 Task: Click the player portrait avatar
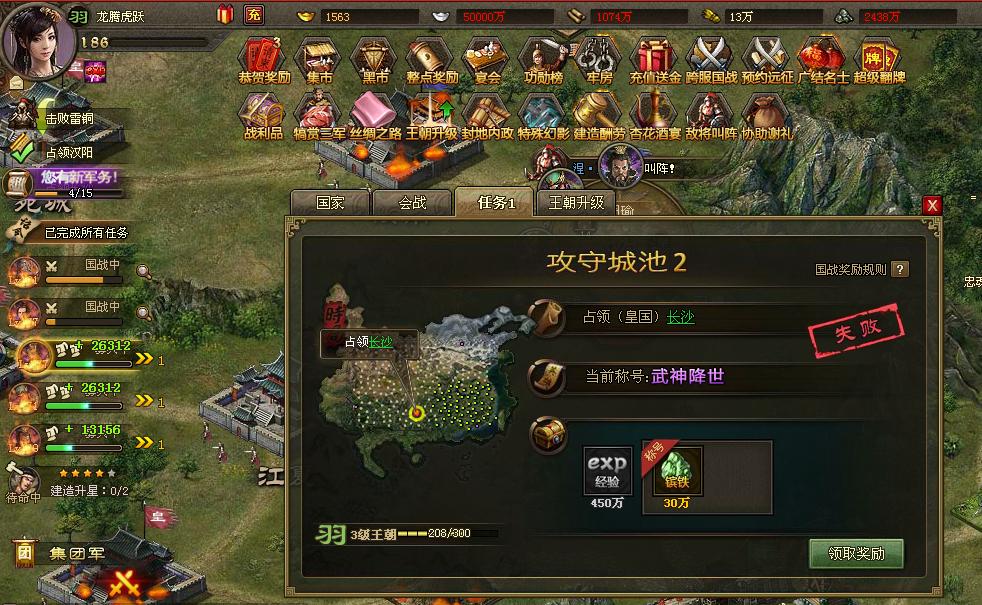38,38
